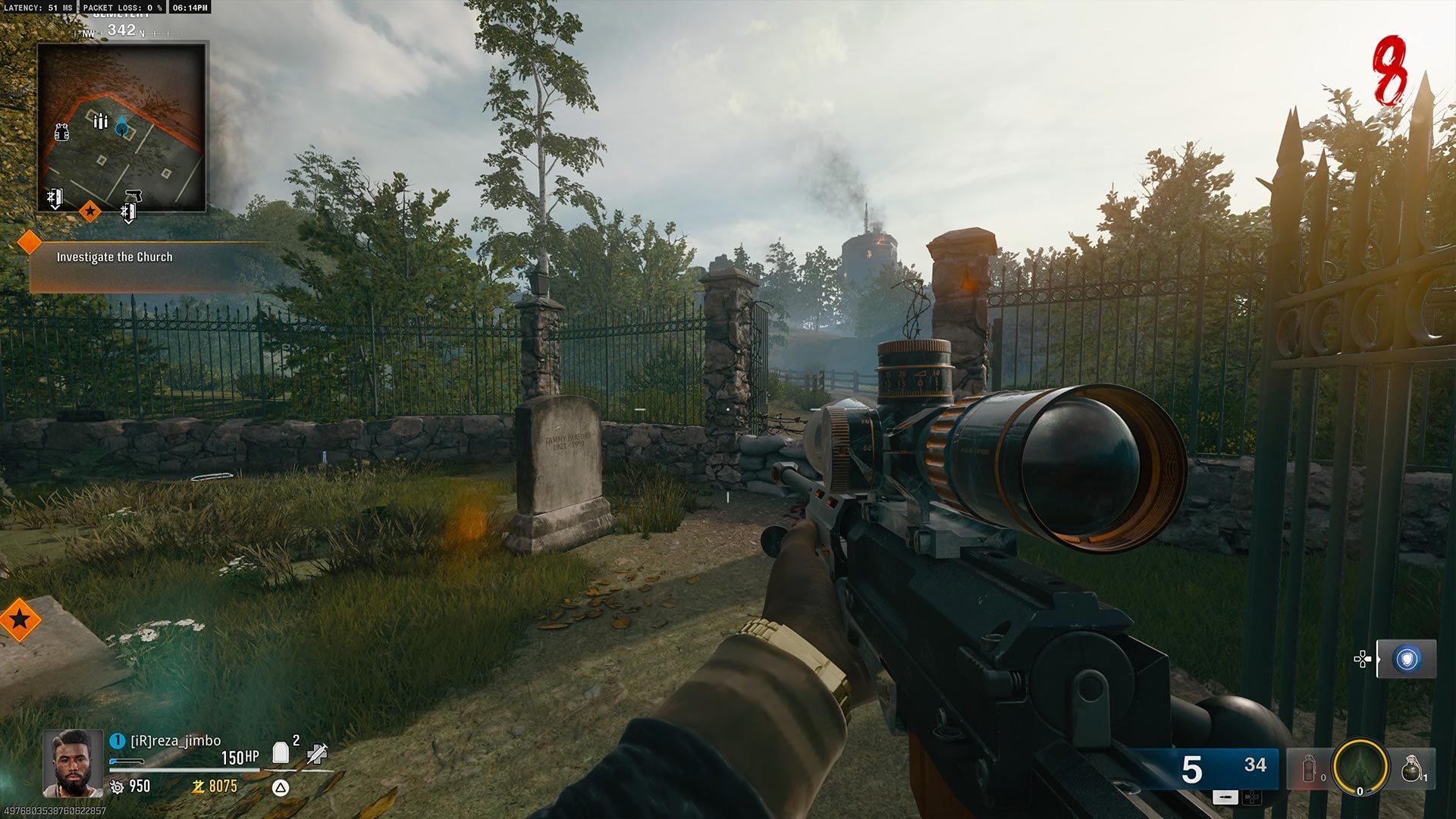This screenshot has width=1456, height=819.
Task: Open the Investigate the Church objective tracker
Action: coord(115,257)
